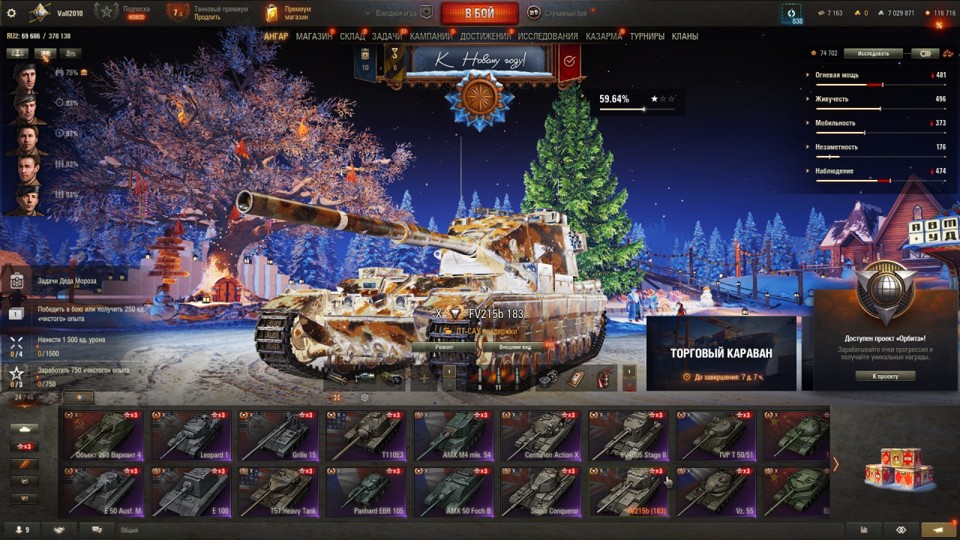This screenshot has height=540, width=960.
Task: Start a battle with the В БОЙ button
Action: (479, 13)
